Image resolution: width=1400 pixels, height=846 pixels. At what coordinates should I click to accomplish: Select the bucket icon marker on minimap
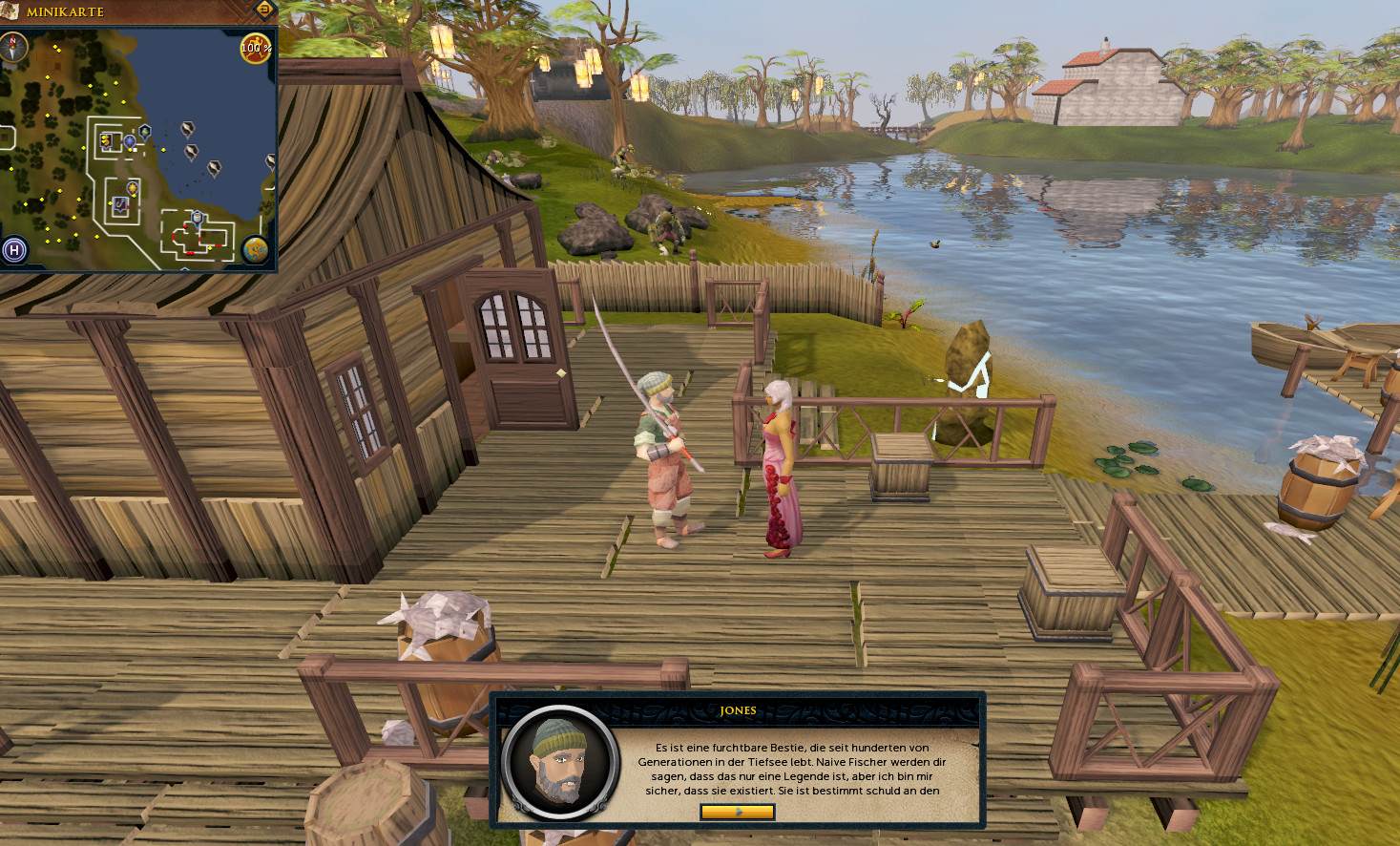coord(198,218)
